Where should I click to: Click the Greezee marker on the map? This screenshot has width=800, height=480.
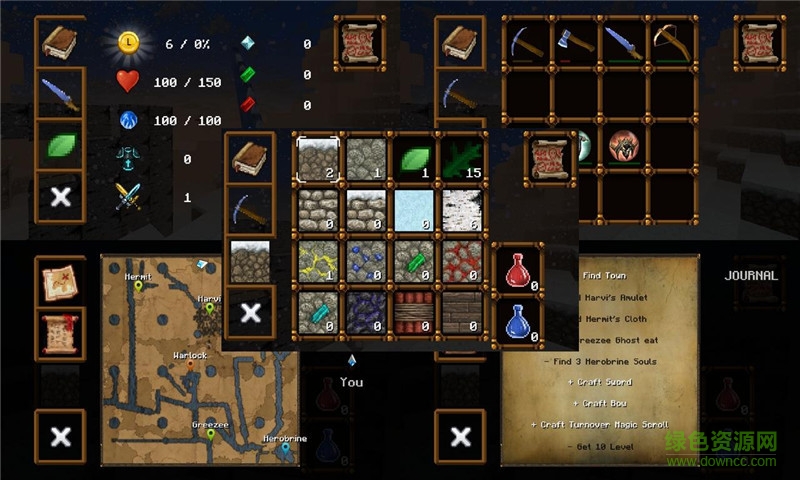click(210, 435)
